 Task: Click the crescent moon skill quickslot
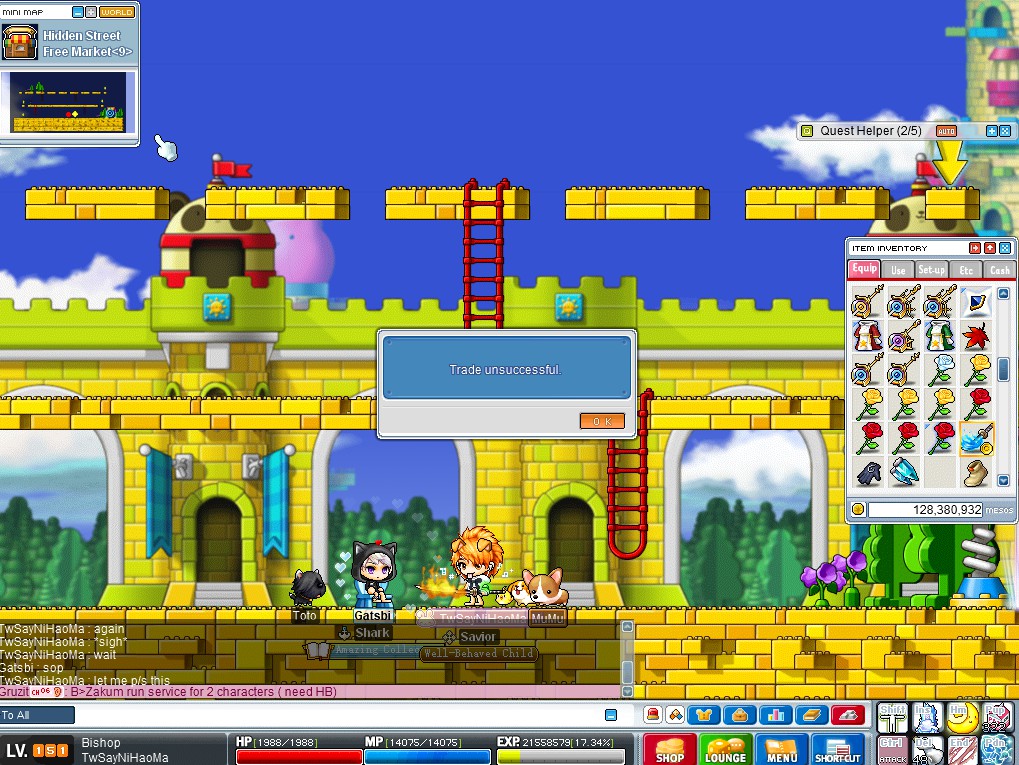[962, 716]
